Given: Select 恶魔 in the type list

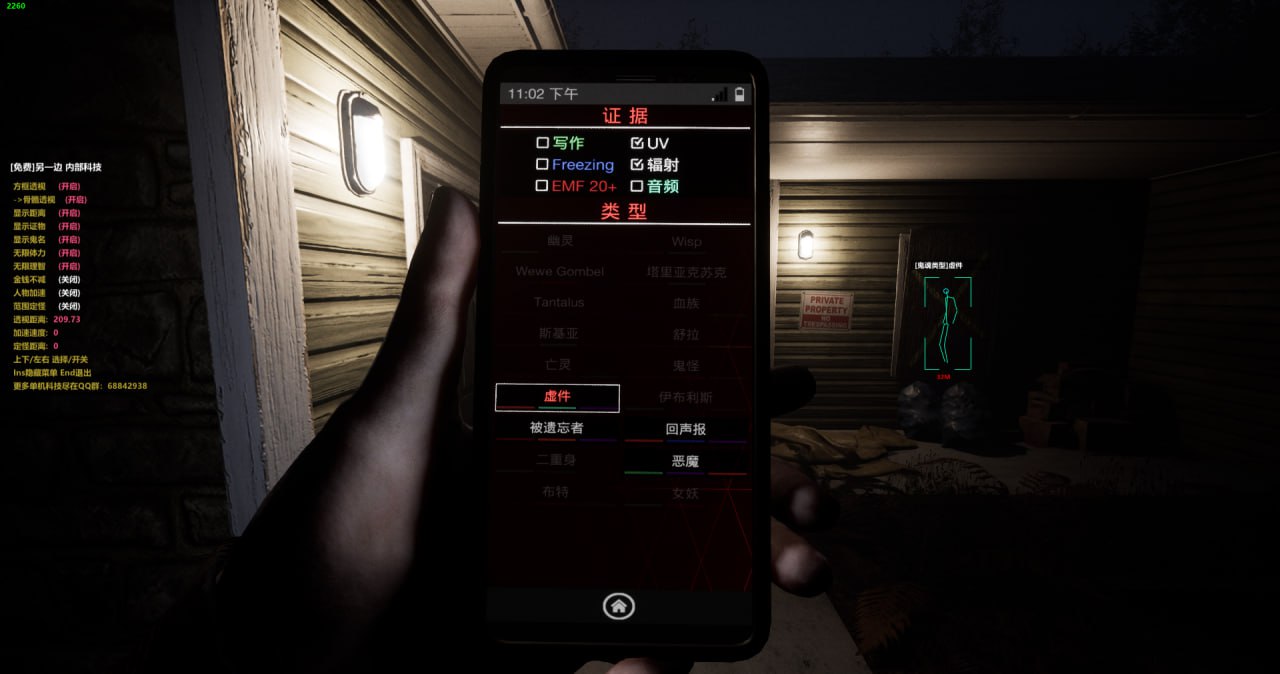Looking at the screenshot, I should coord(686,461).
